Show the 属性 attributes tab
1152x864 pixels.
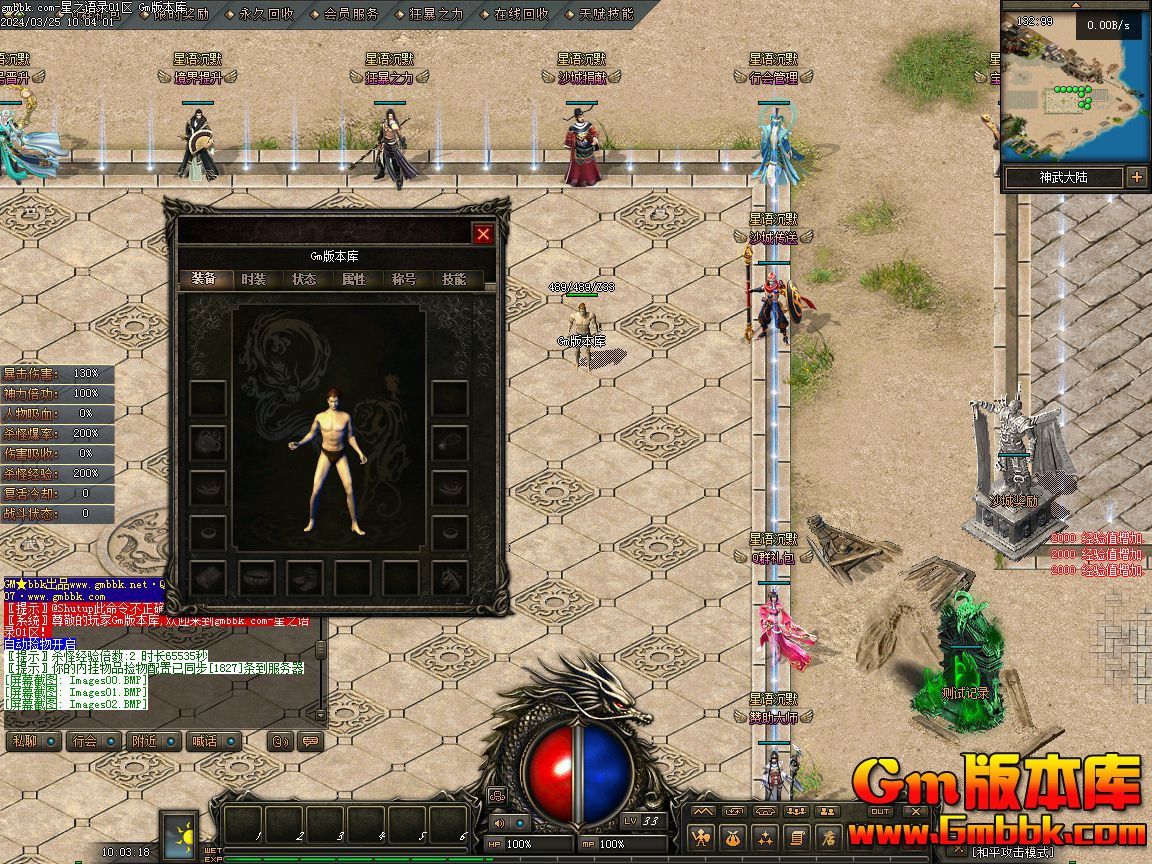pos(354,280)
